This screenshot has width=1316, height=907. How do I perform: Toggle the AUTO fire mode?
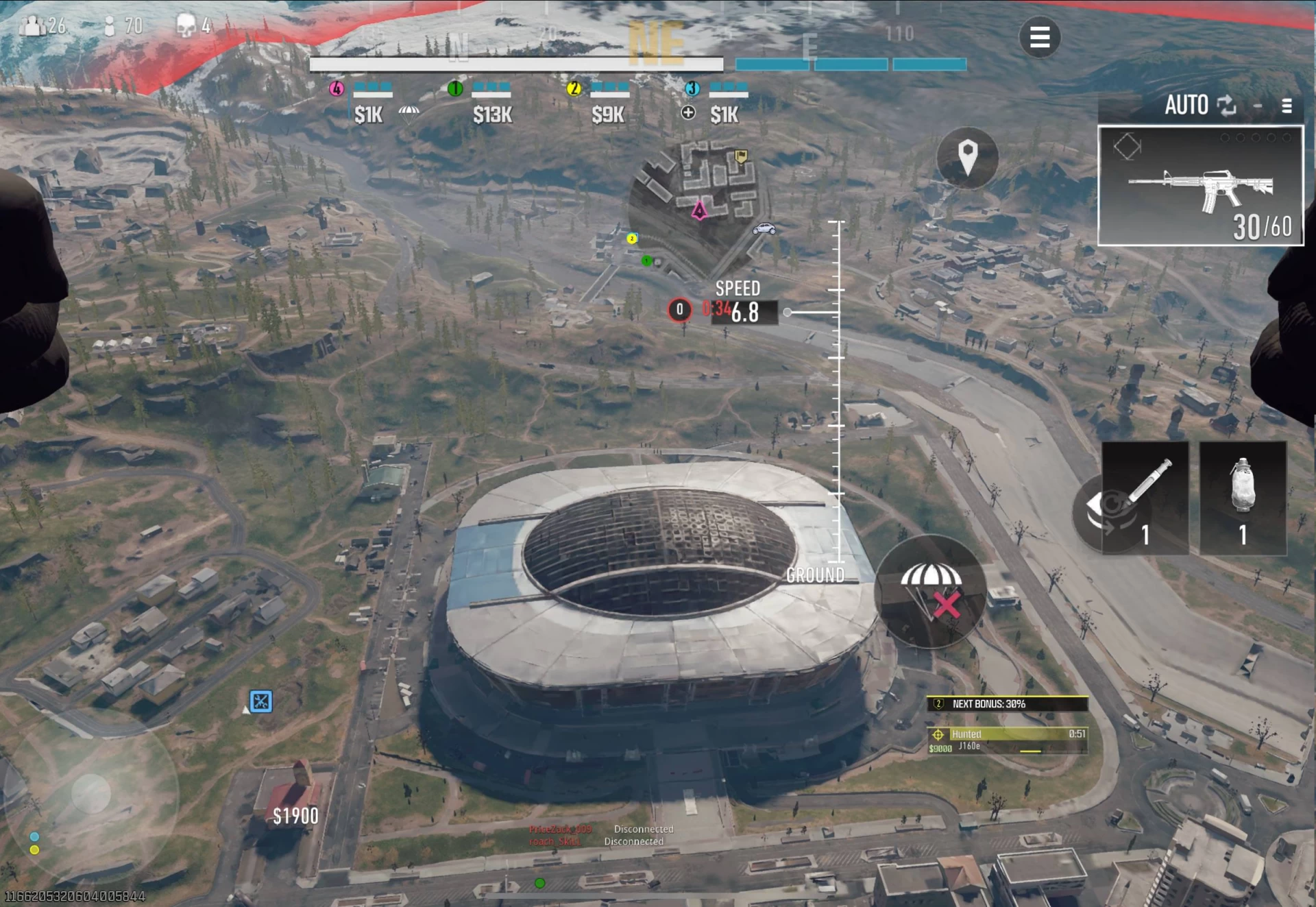(1199, 106)
